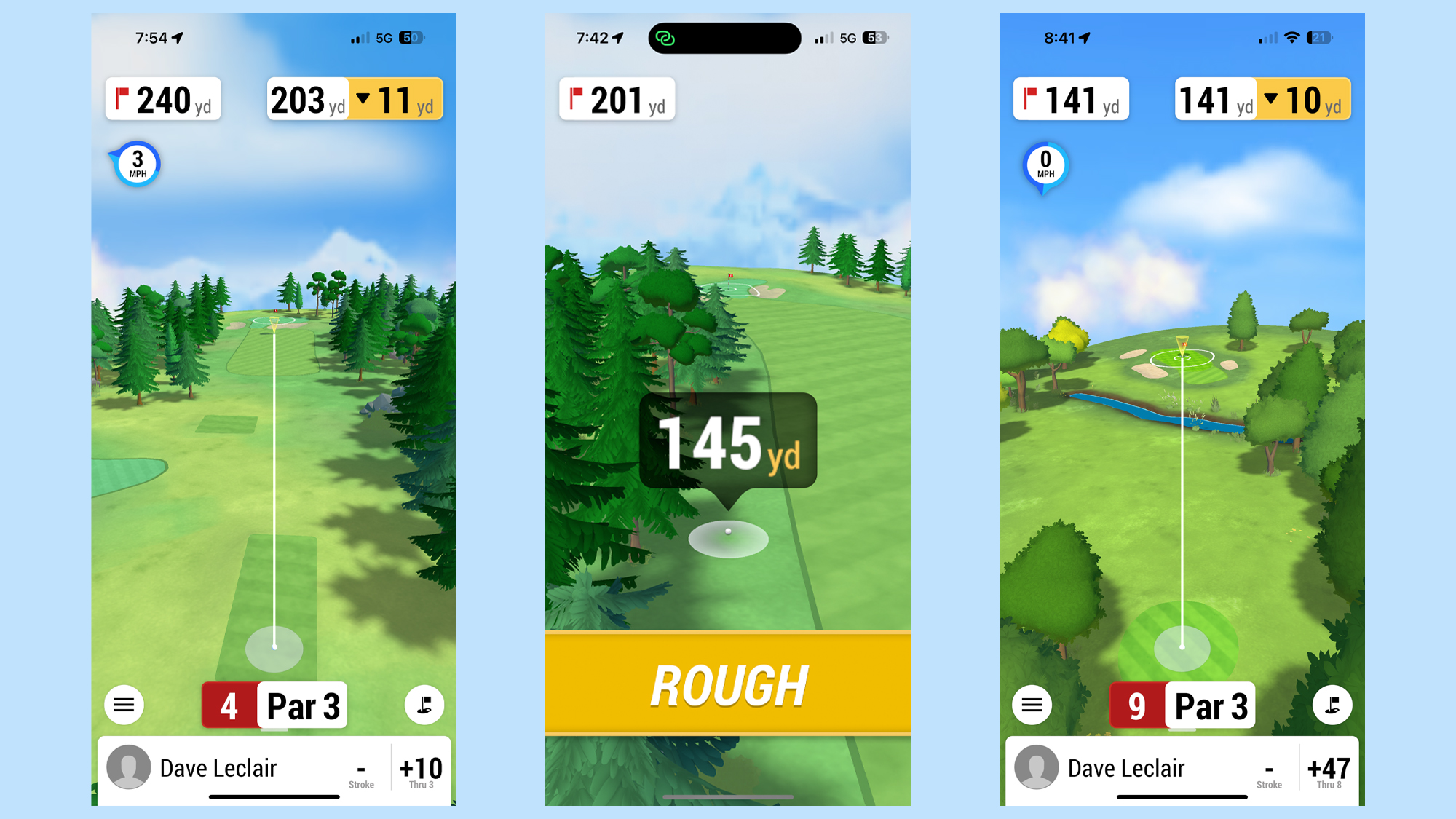Image resolution: width=1456 pixels, height=819 pixels.
Task: Open the hamburger menu on hole 4
Action: [124, 704]
